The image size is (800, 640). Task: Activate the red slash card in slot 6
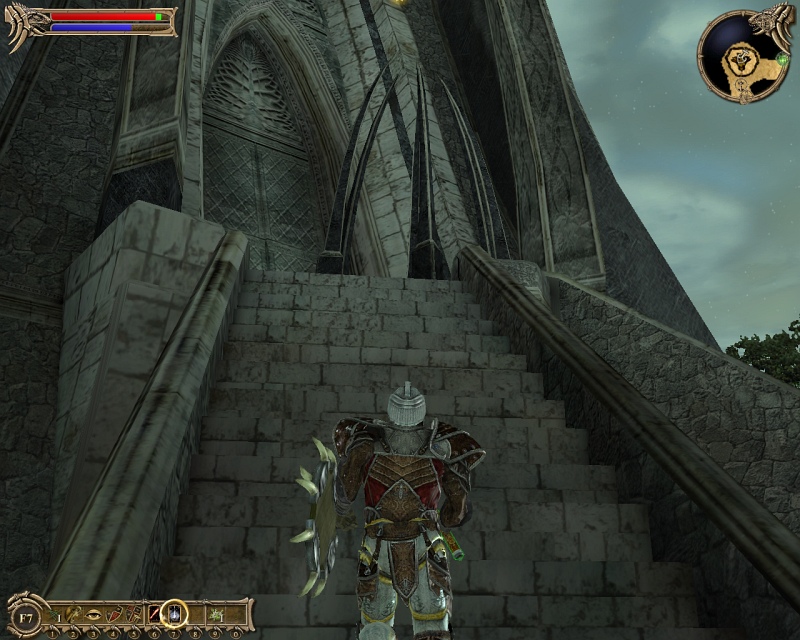[153, 612]
